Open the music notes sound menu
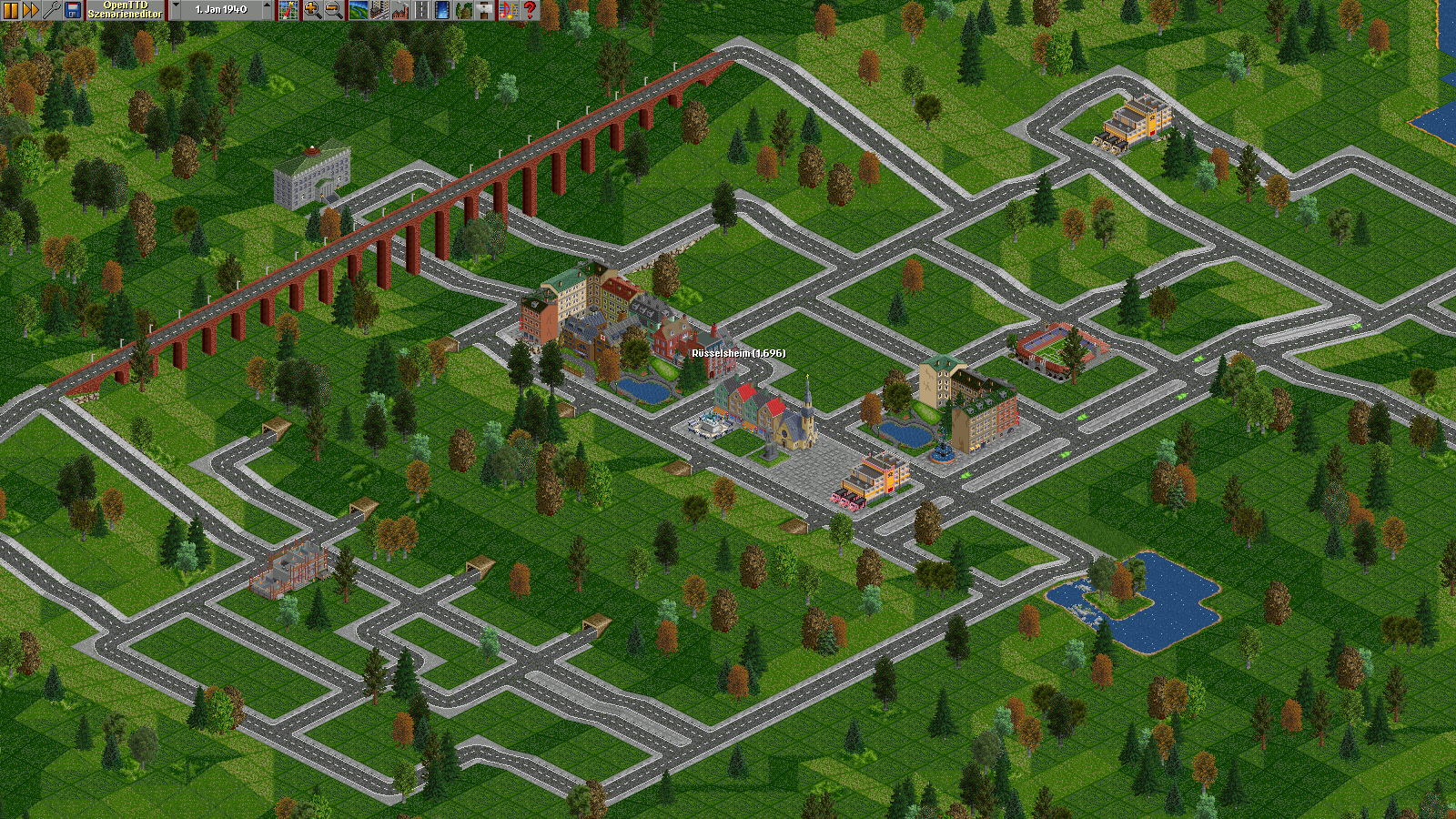 click(508, 10)
